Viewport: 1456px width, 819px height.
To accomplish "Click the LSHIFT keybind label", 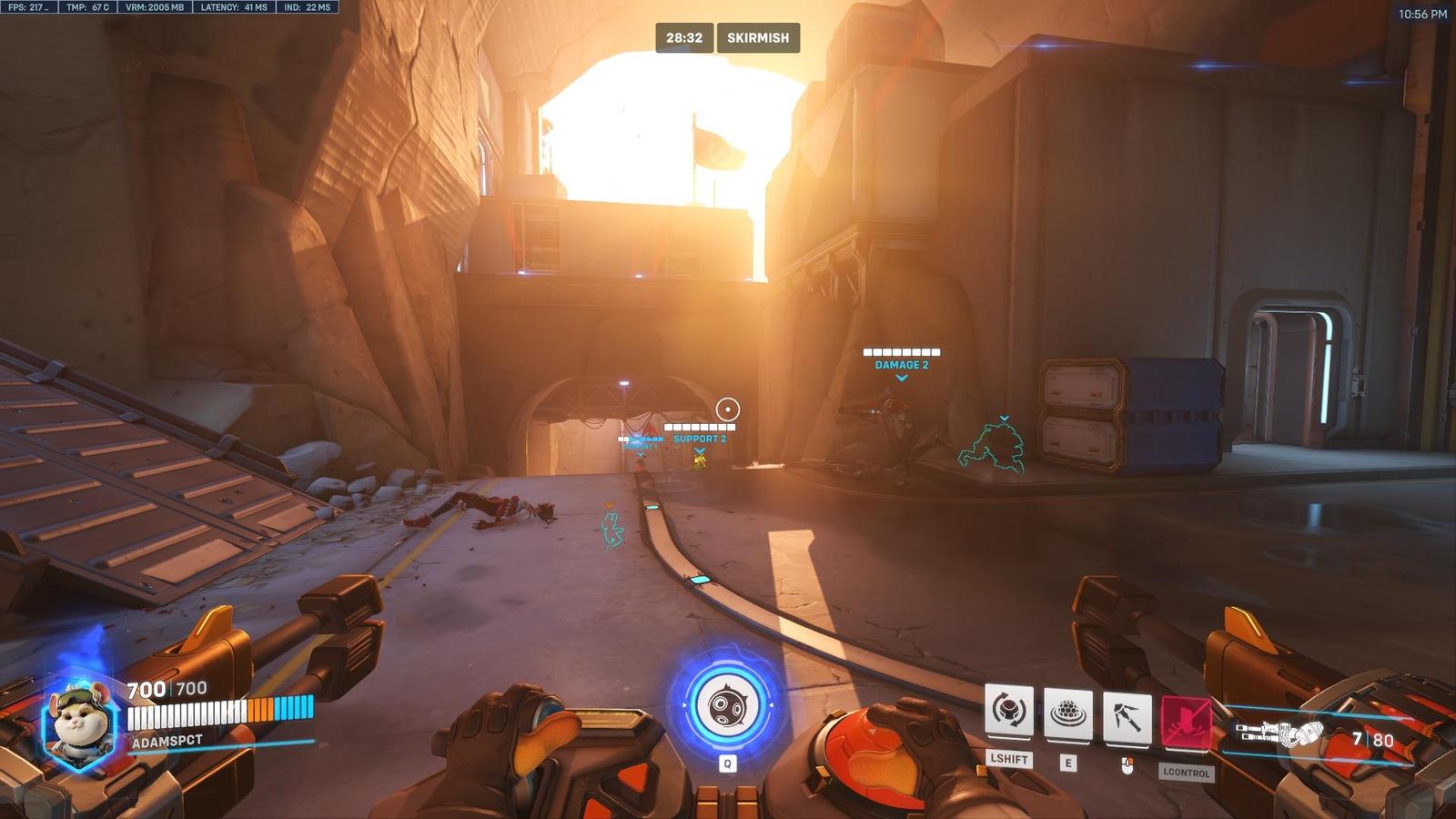I will pyautogui.click(x=1010, y=758).
